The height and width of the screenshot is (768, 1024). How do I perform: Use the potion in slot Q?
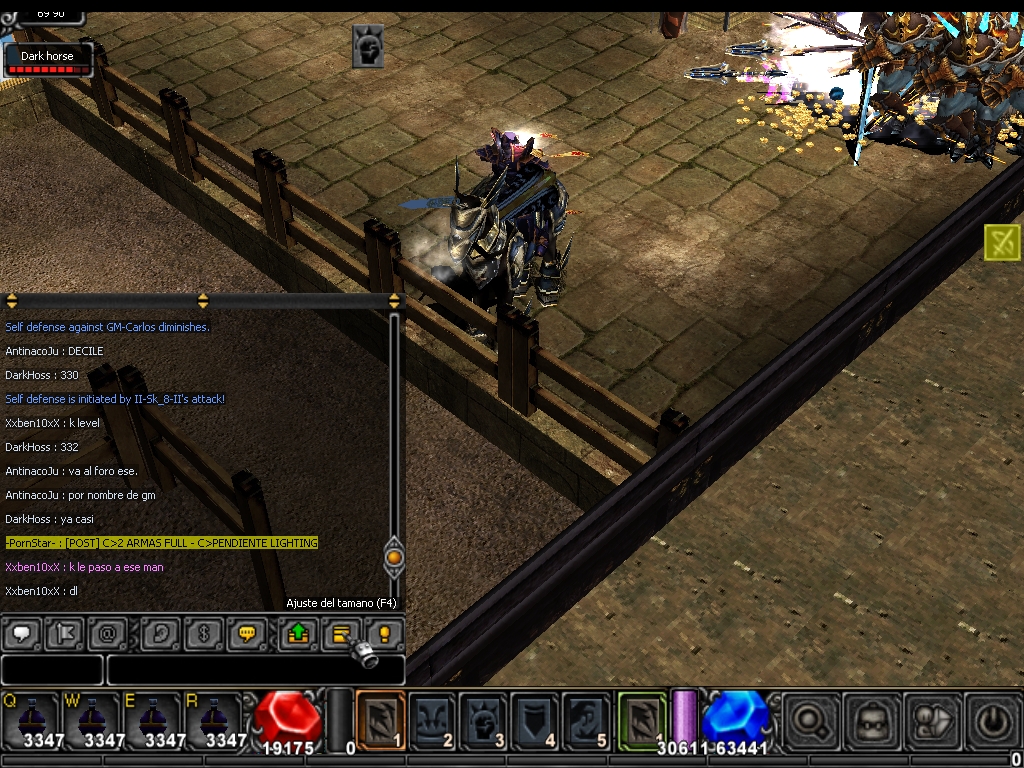(29, 718)
